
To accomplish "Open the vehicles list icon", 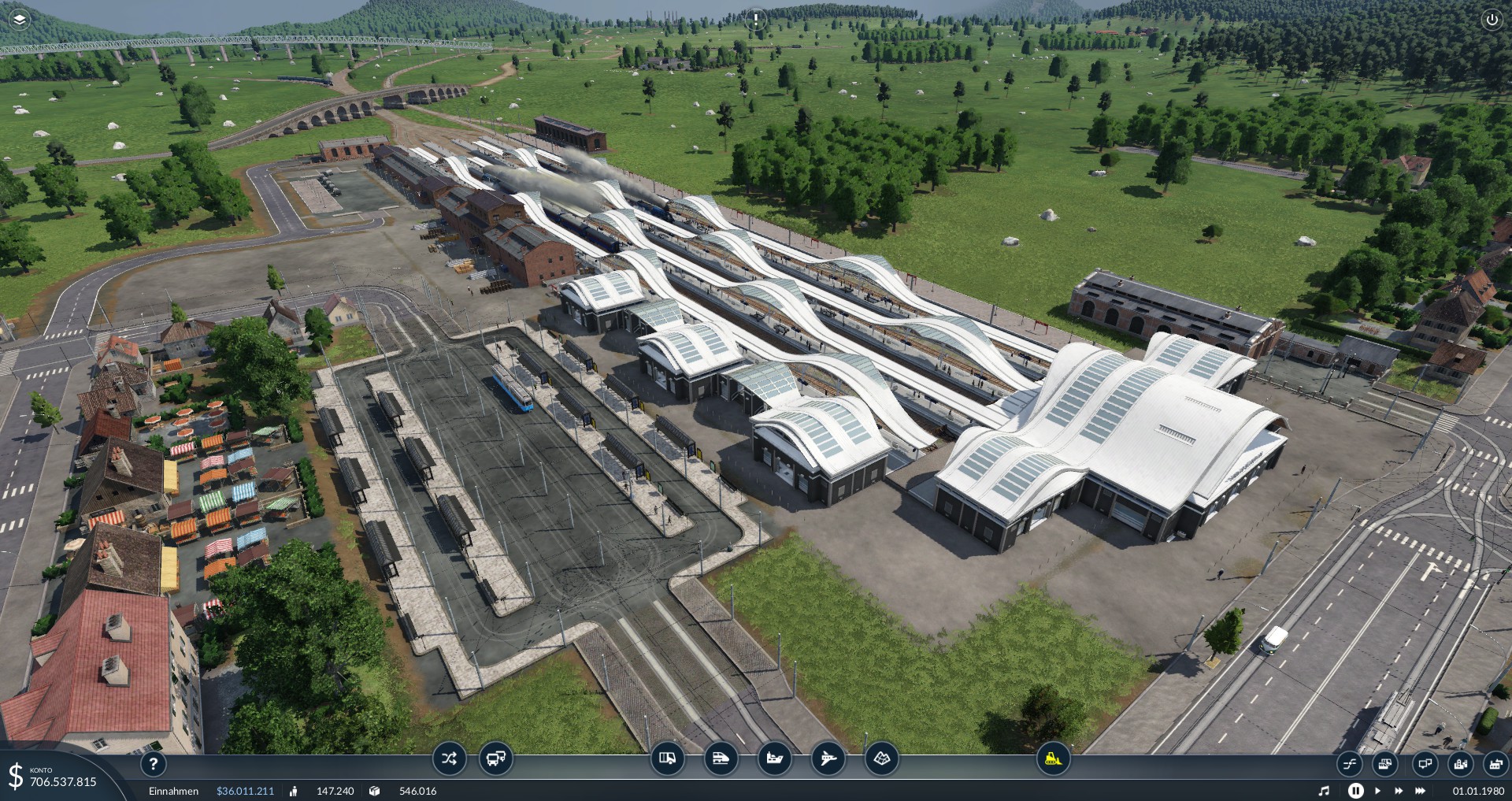I will [x=1385, y=763].
